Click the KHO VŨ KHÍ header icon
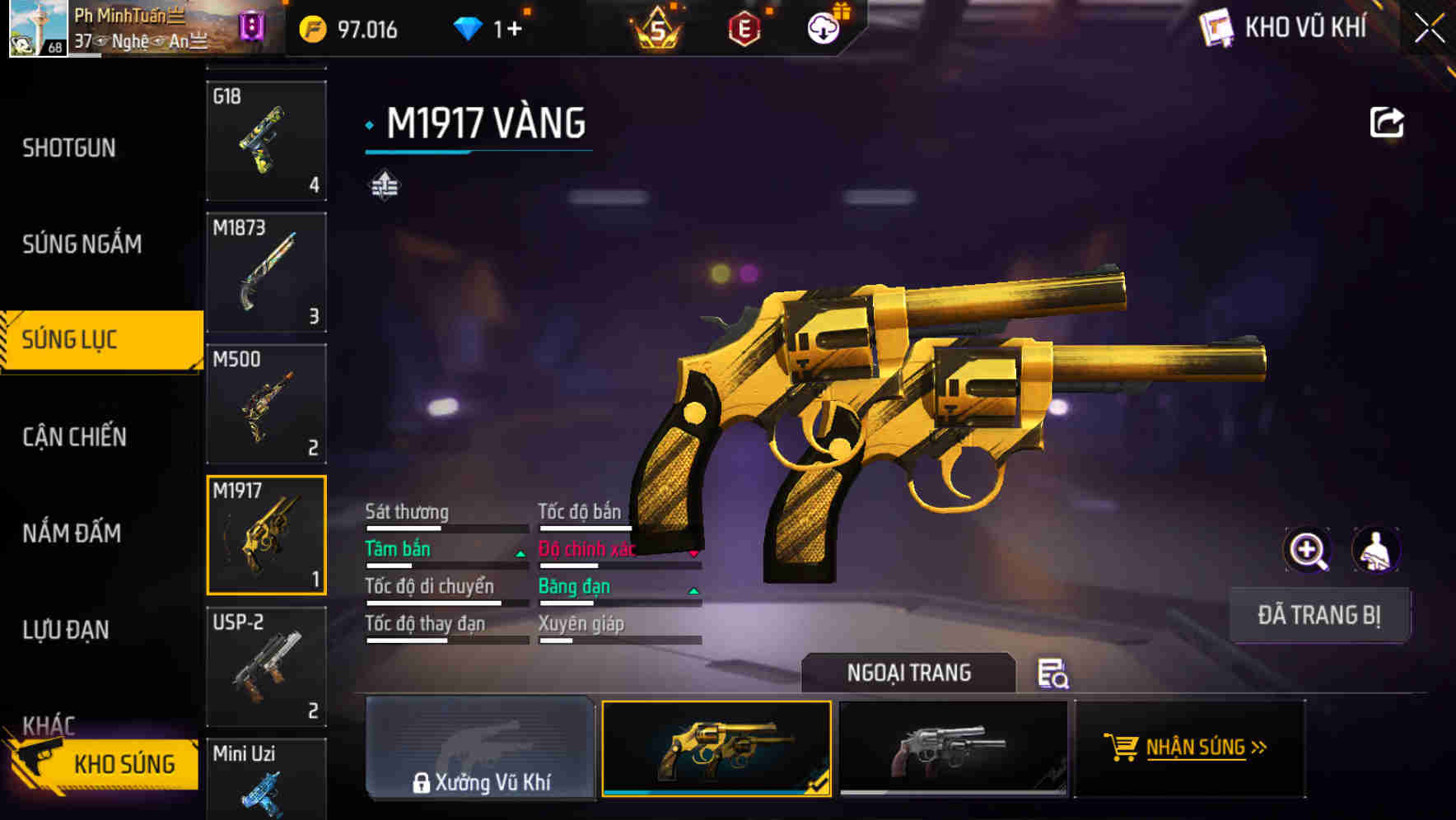This screenshot has height=820, width=1456. [x=1214, y=27]
